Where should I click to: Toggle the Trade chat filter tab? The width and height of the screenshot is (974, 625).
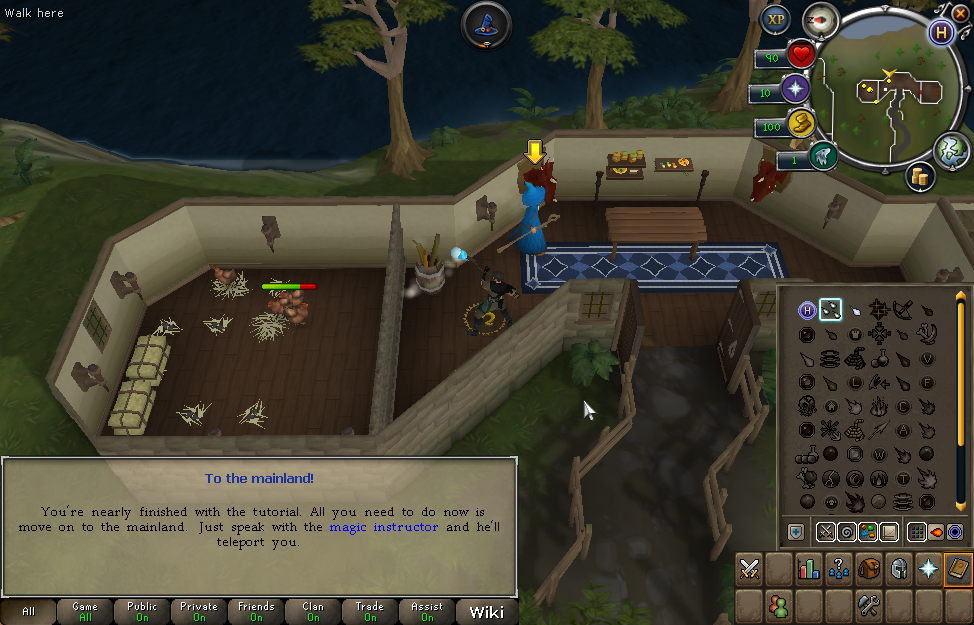click(x=370, y=612)
